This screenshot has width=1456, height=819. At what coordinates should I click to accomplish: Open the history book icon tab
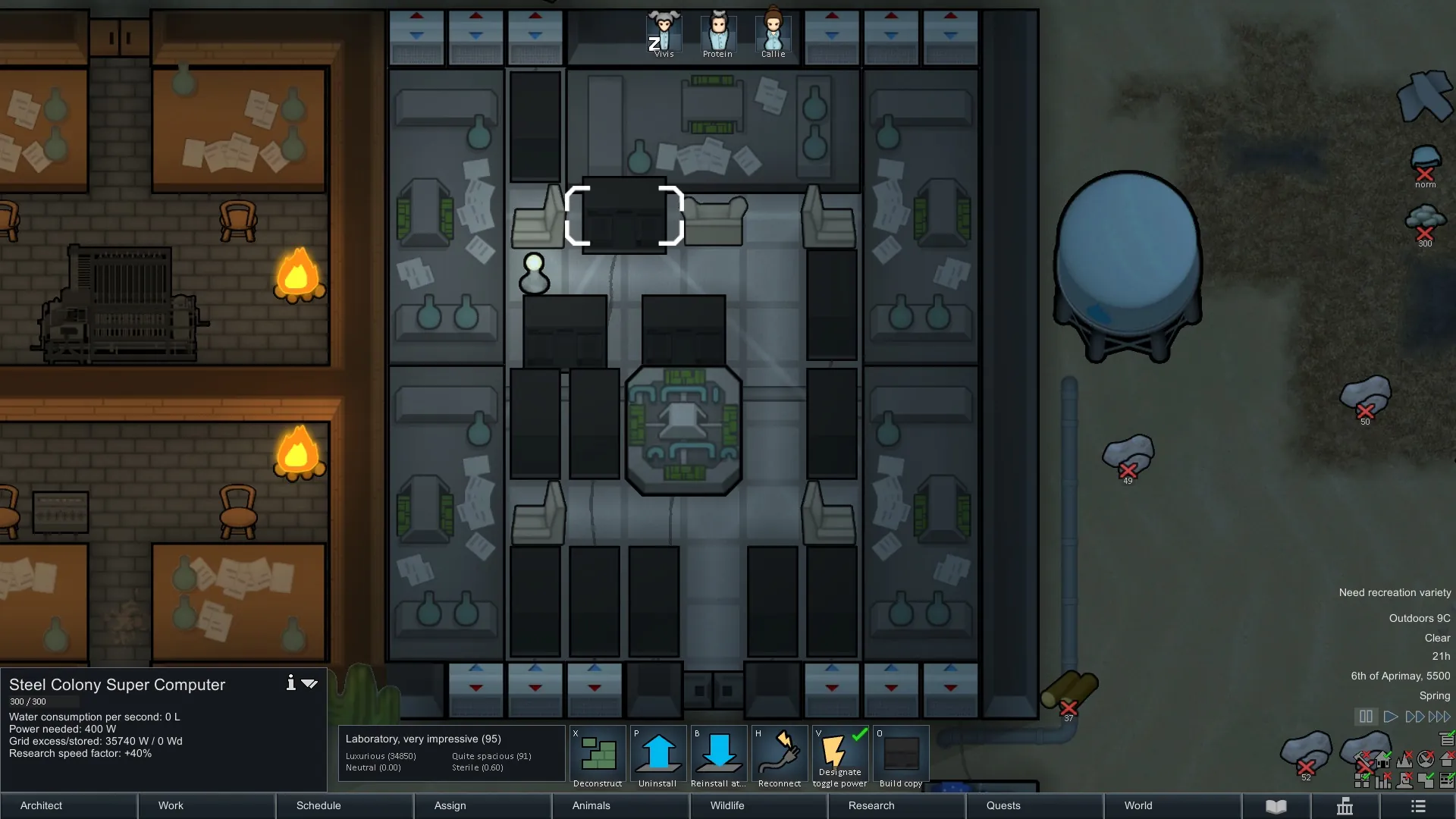click(x=1276, y=806)
